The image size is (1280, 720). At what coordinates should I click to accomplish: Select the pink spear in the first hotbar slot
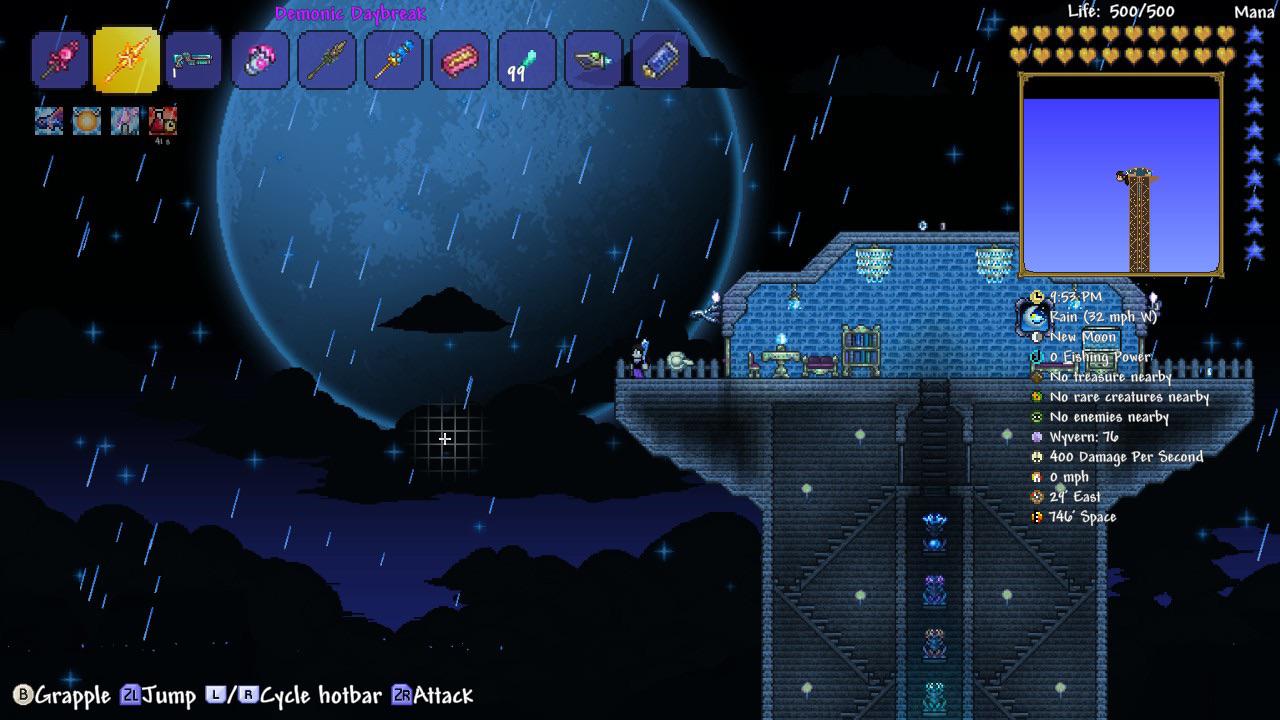coord(61,61)
